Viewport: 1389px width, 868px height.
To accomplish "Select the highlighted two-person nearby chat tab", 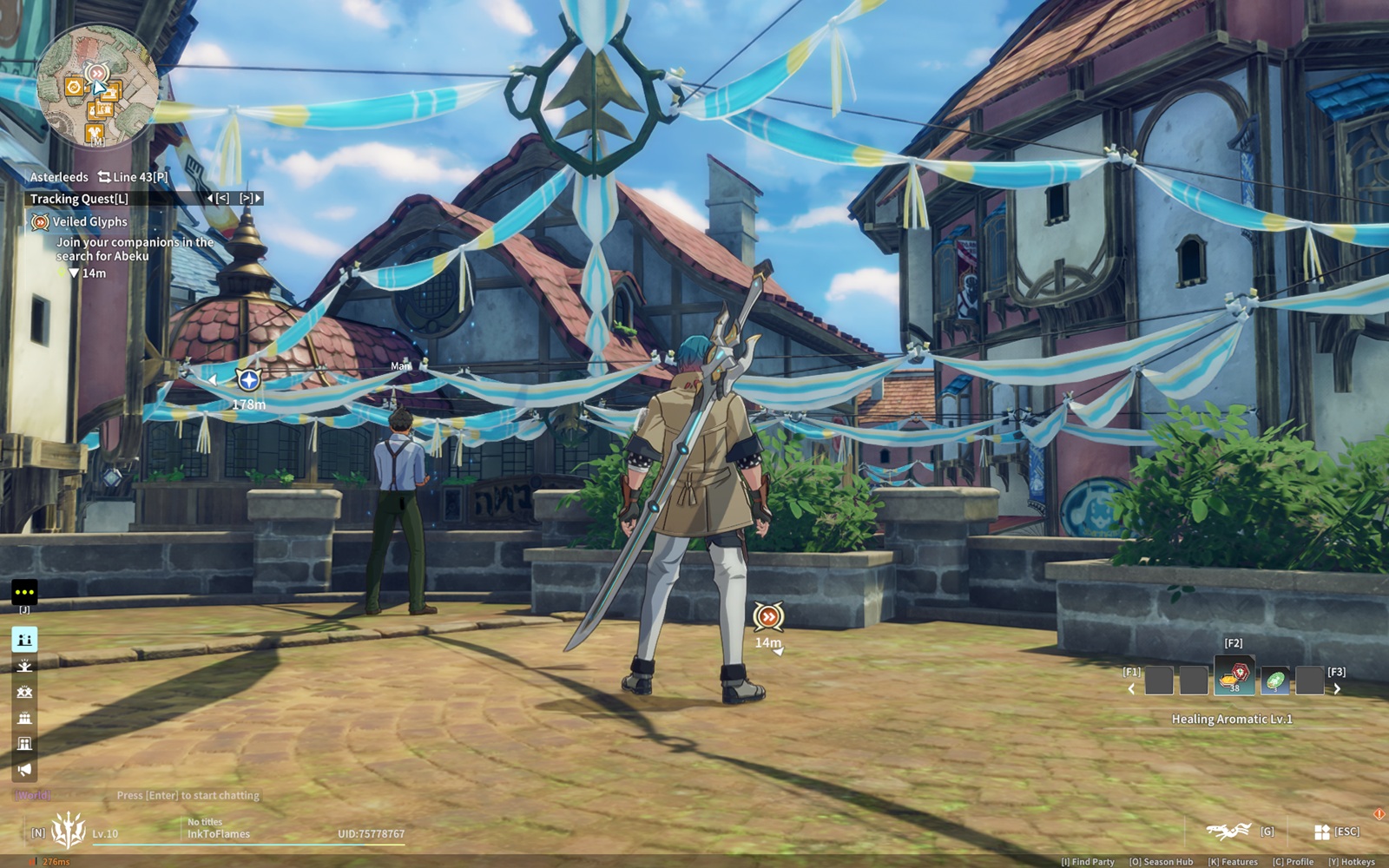I will 24,640.
